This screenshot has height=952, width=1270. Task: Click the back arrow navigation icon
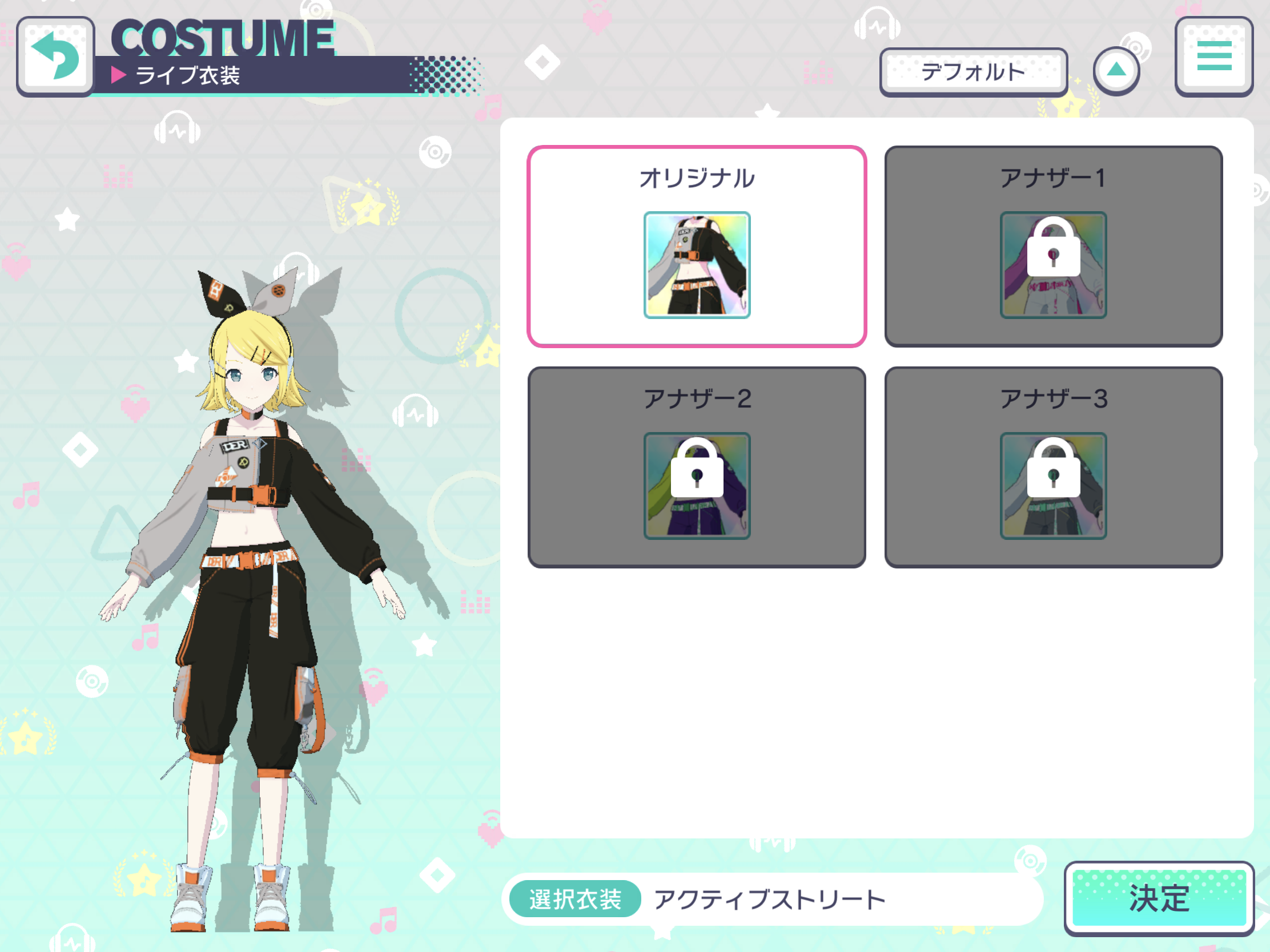coord(55,56)
